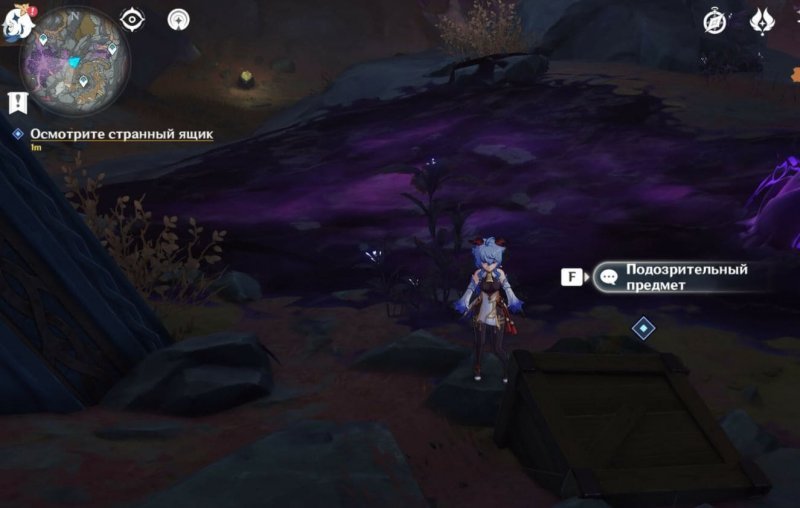Activate the eye-shaped elemental sight icon

click(x=133, y=19)
